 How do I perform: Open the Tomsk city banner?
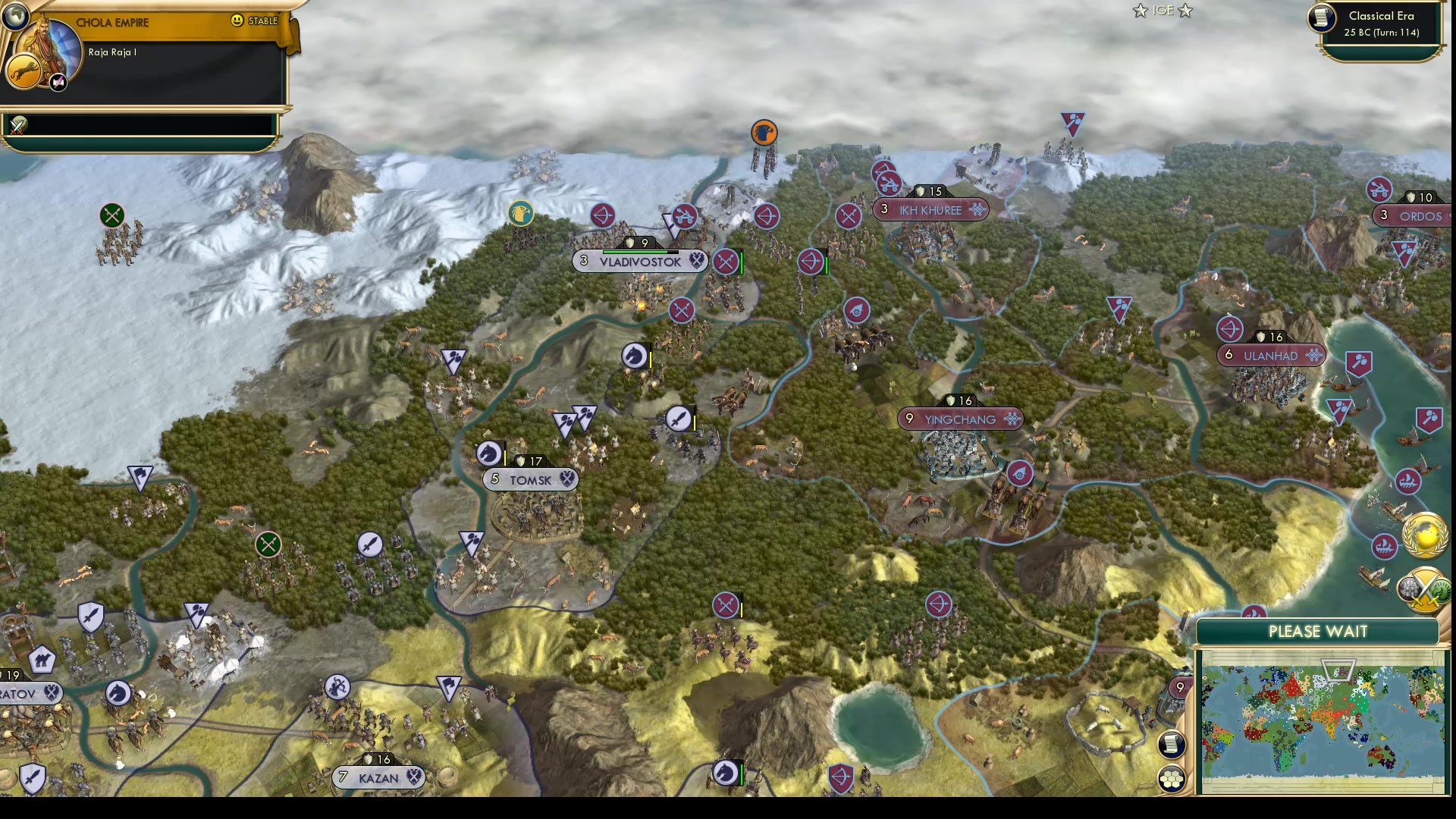(x=530, y=479)
